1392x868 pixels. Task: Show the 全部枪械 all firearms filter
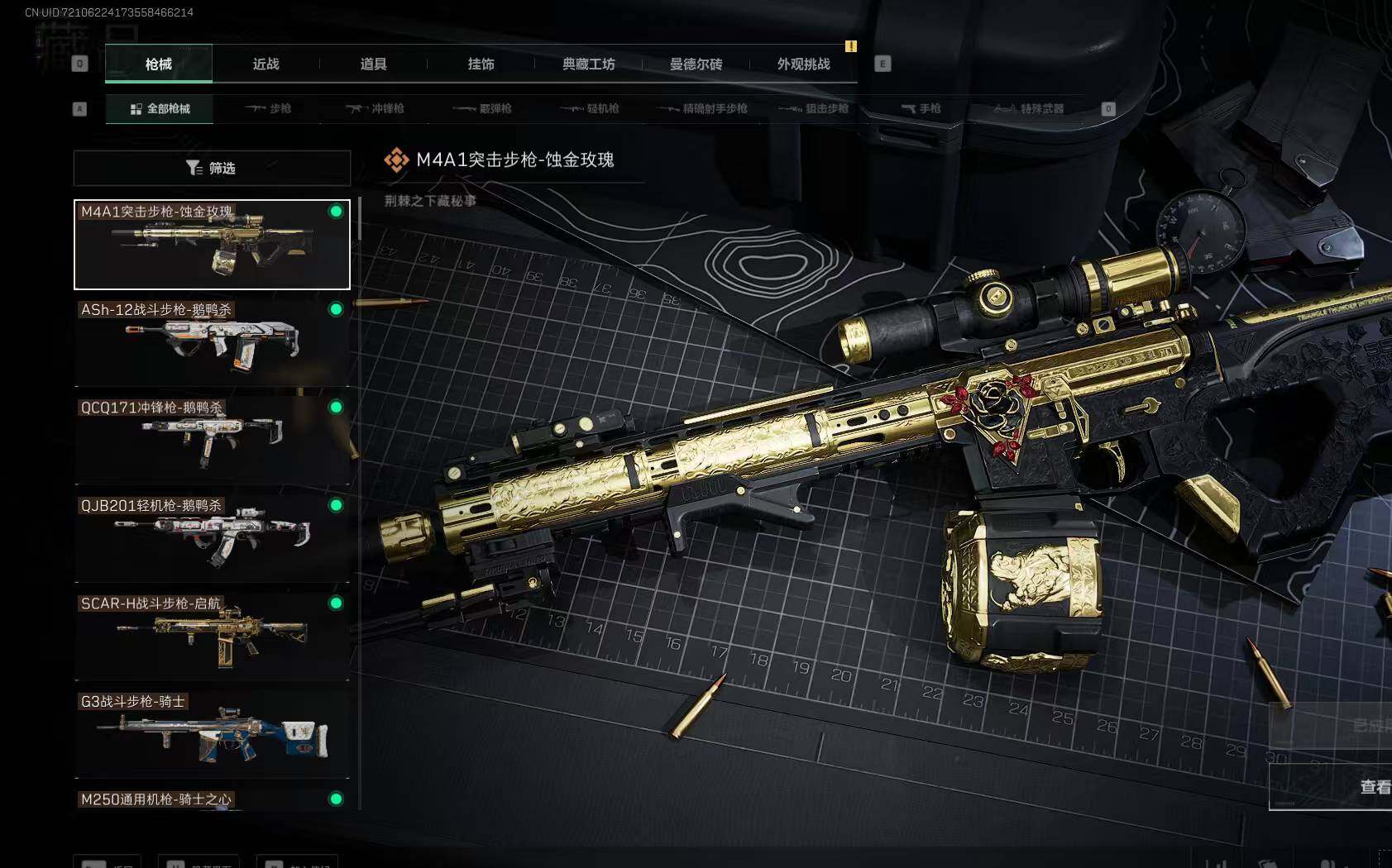click(x=160, y=109)
